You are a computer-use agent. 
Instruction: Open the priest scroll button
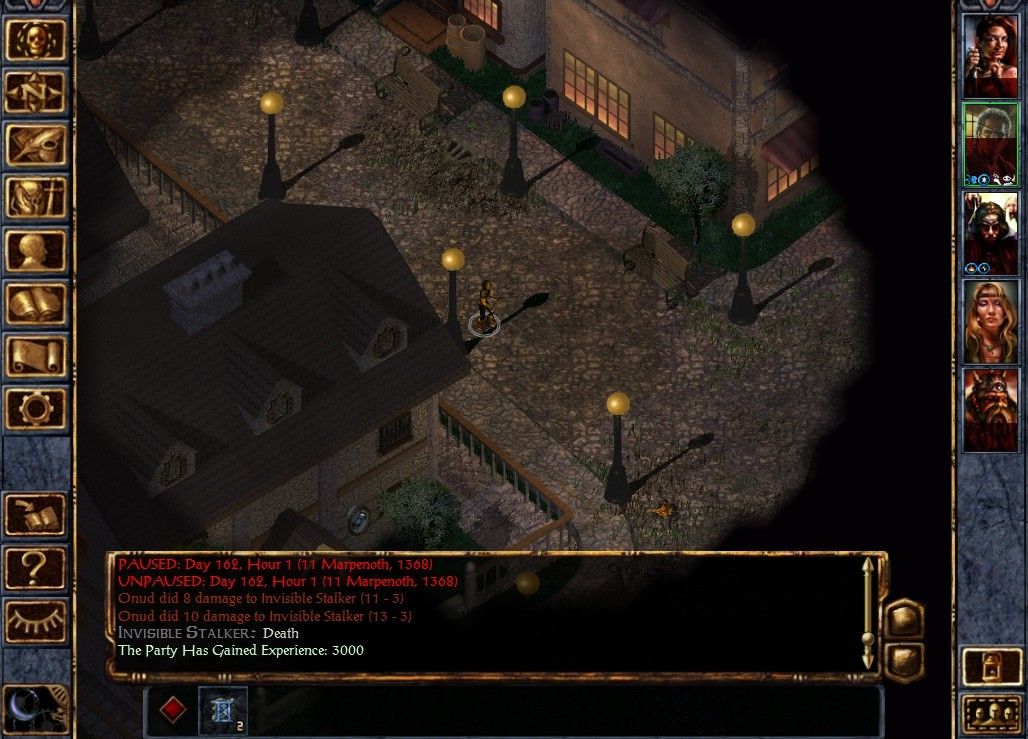point(36,356)
